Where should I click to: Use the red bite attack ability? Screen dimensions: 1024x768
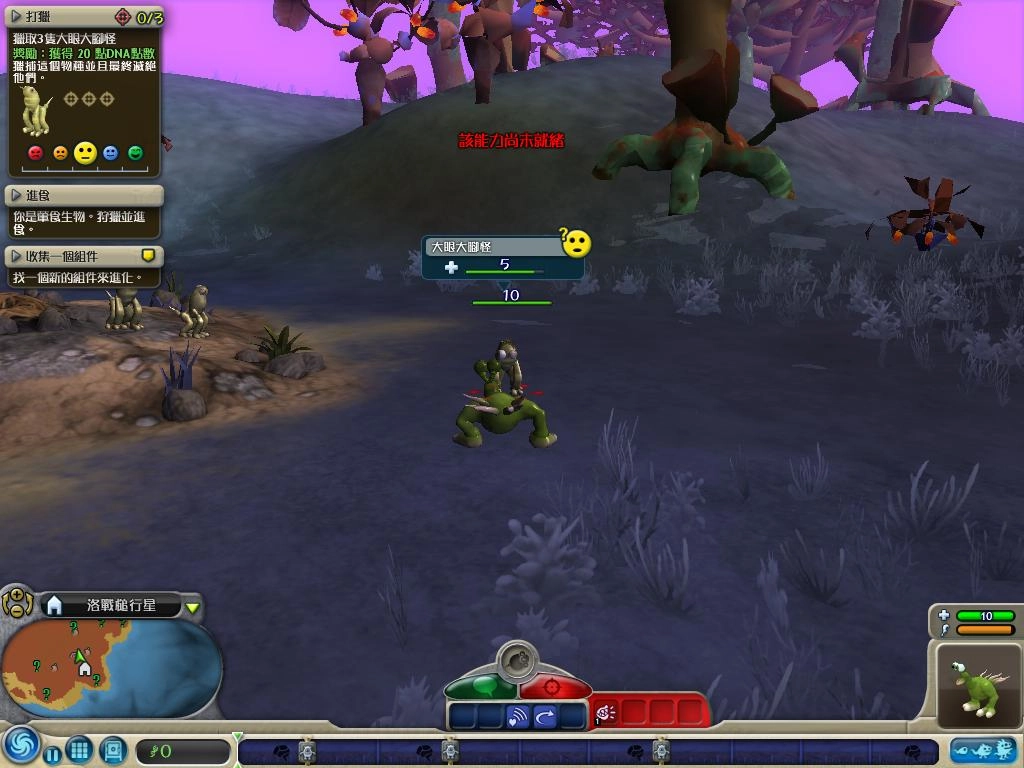(606, 713)
